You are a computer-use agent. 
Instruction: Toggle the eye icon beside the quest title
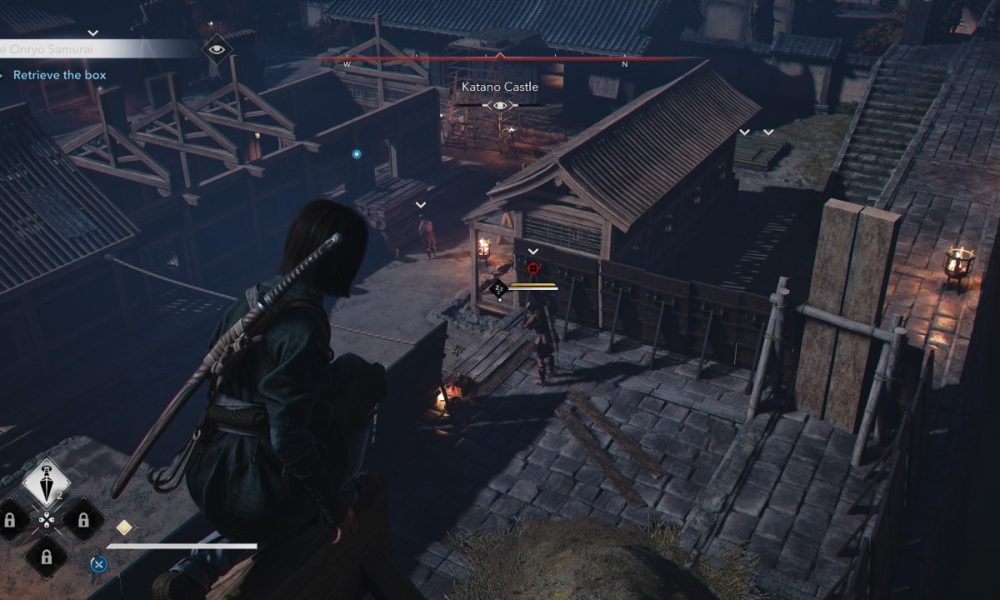point(215,48)
